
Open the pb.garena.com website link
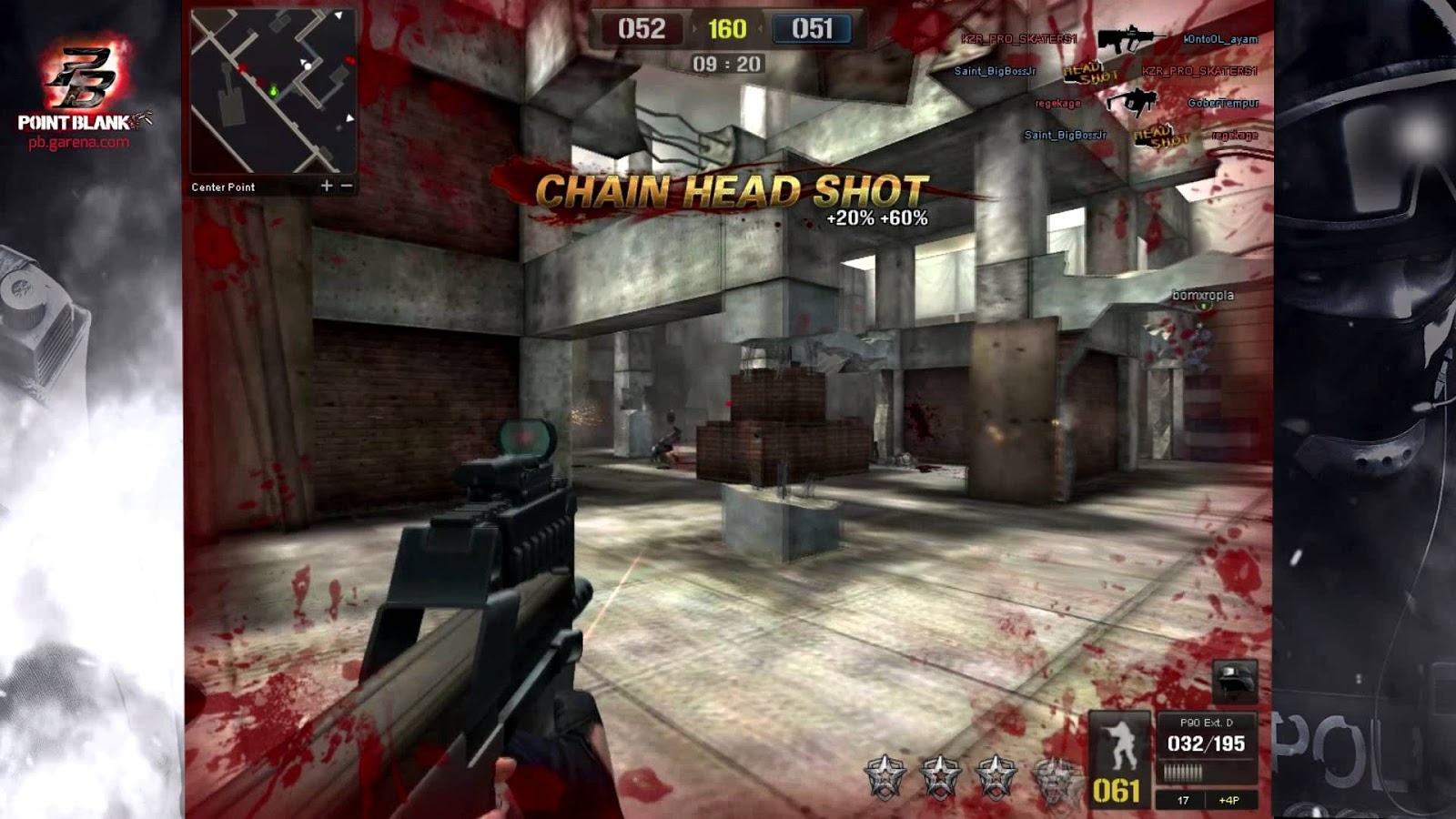coord(77,143)
